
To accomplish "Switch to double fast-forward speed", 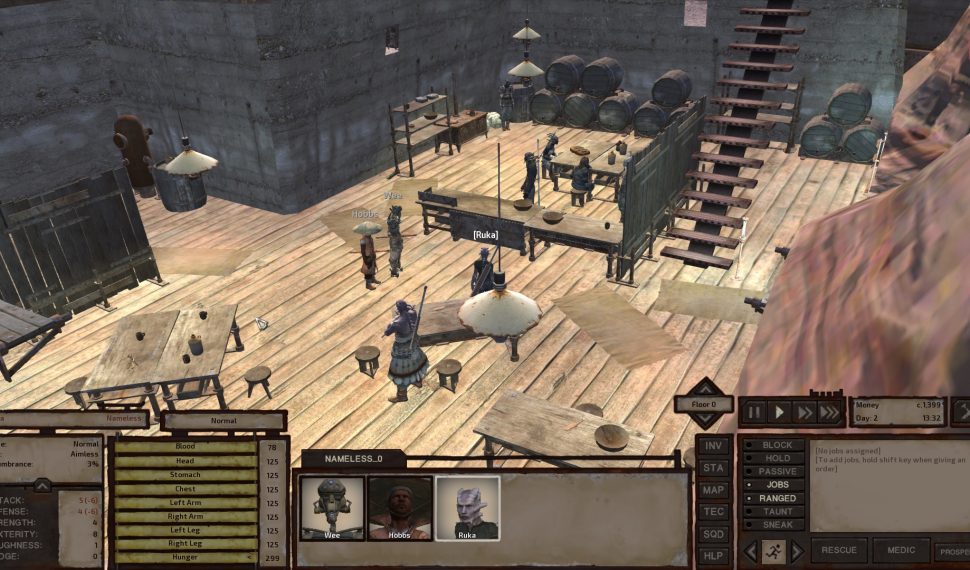I will tap(804, 411).
